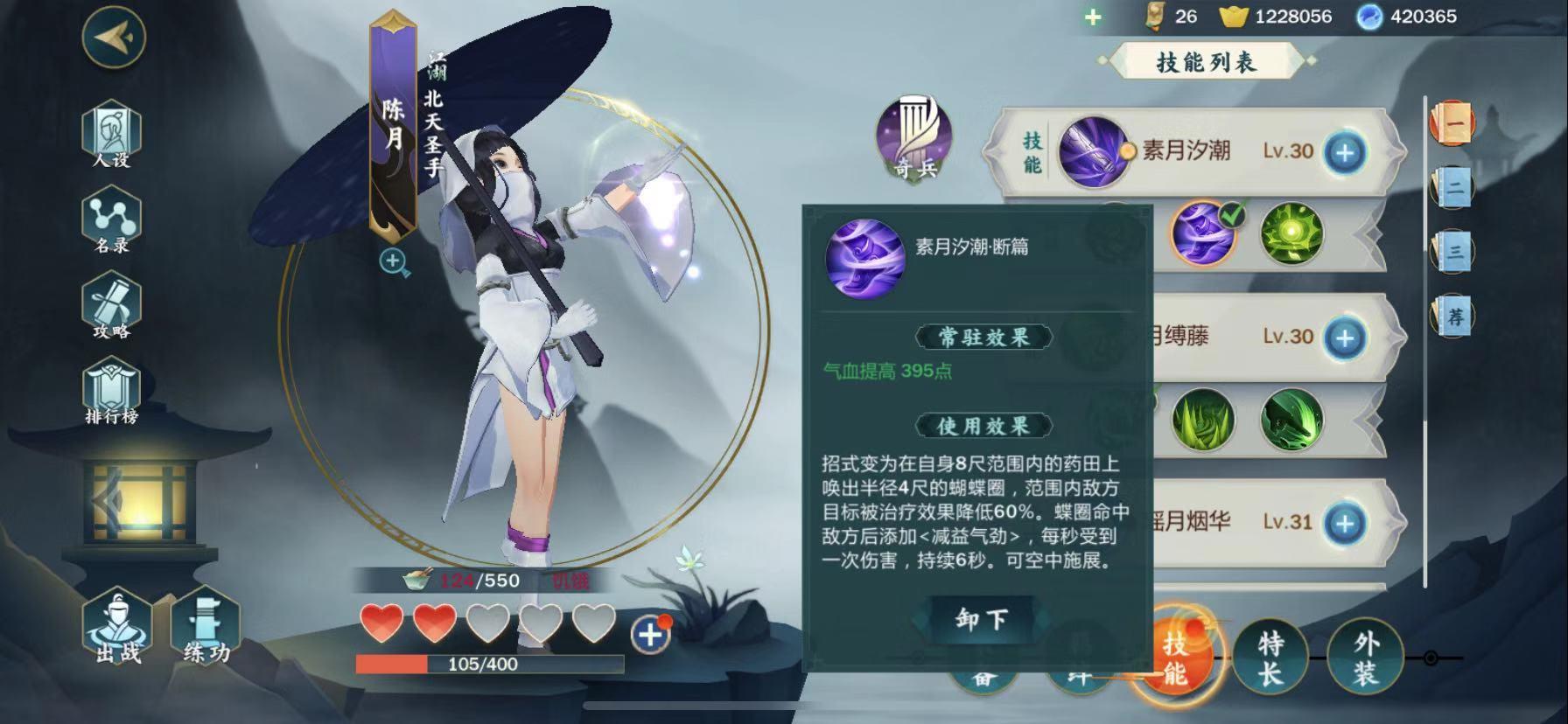Add currency with the green plus icon
Image resolution: width=1568 pixels, height=724 pixels.
click(x=1093, y=17)
